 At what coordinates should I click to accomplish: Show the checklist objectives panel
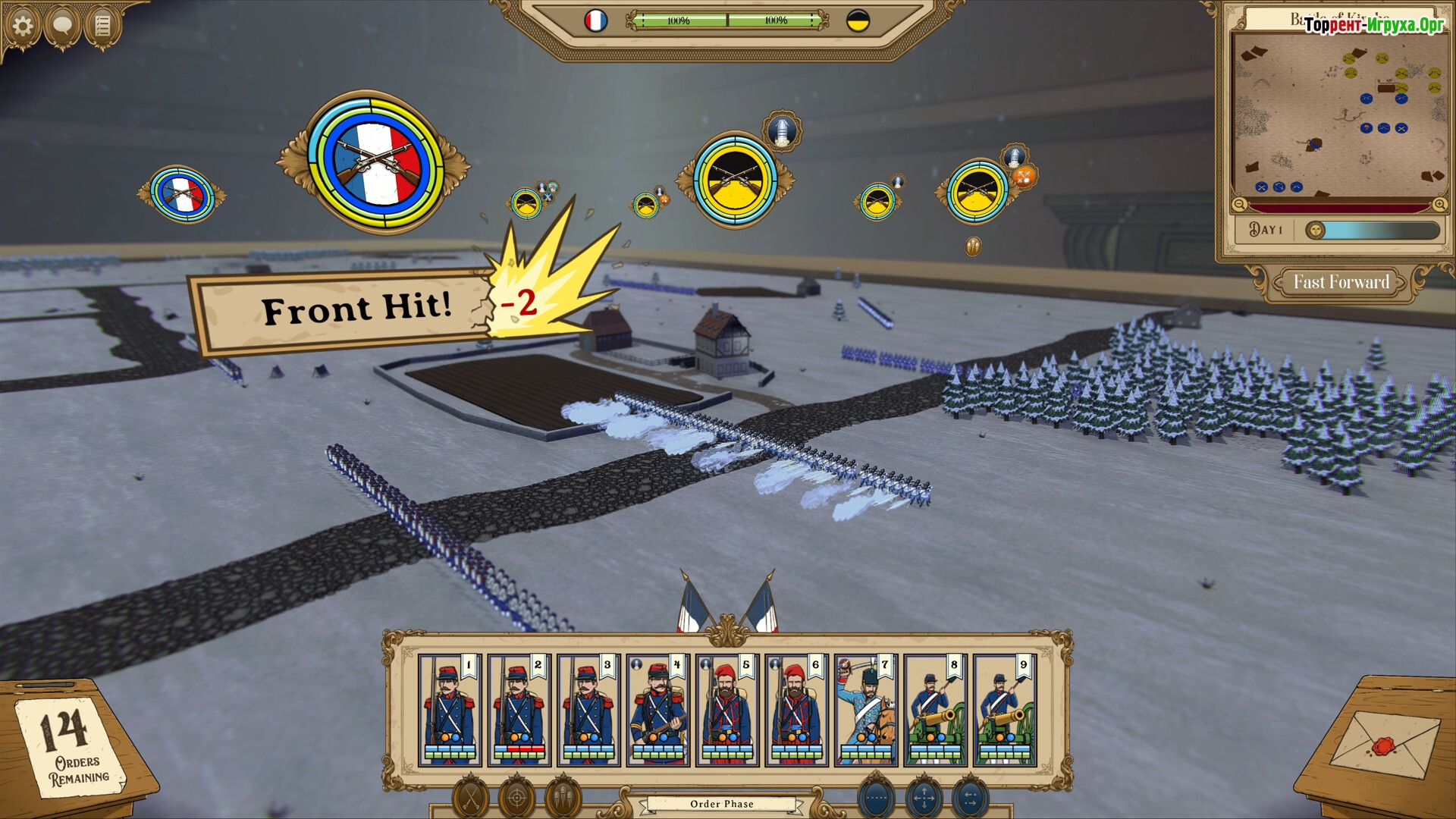coord(102,27)
